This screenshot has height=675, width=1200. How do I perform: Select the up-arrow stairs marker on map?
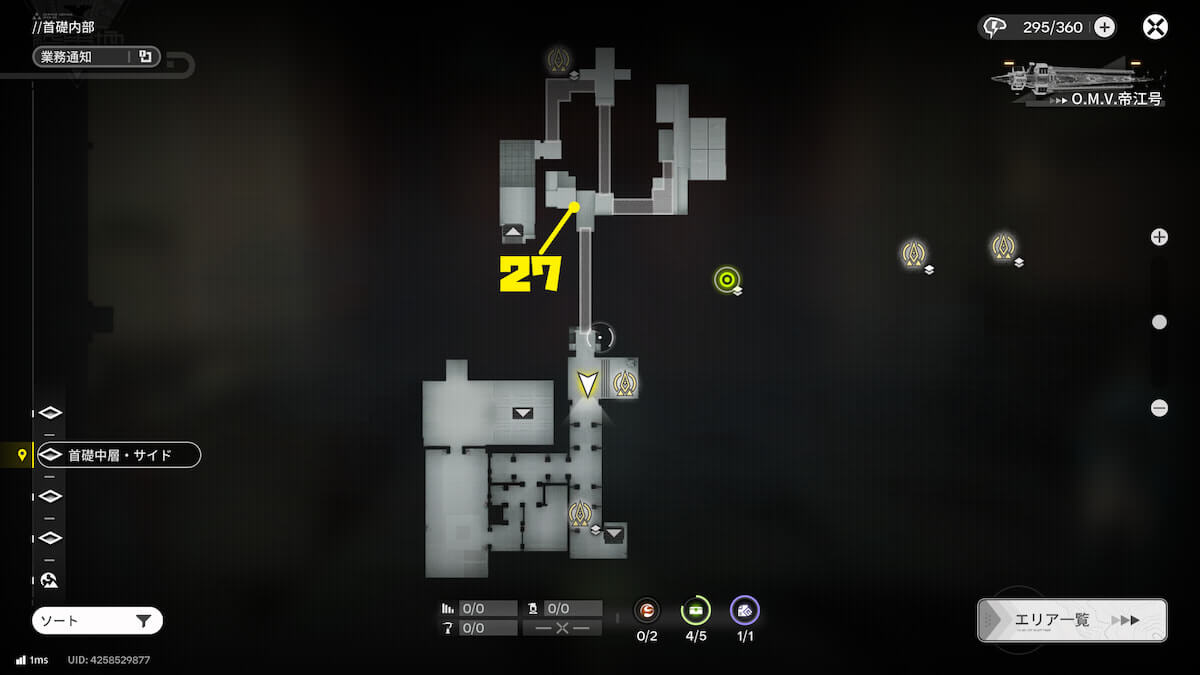click(513, 232)
